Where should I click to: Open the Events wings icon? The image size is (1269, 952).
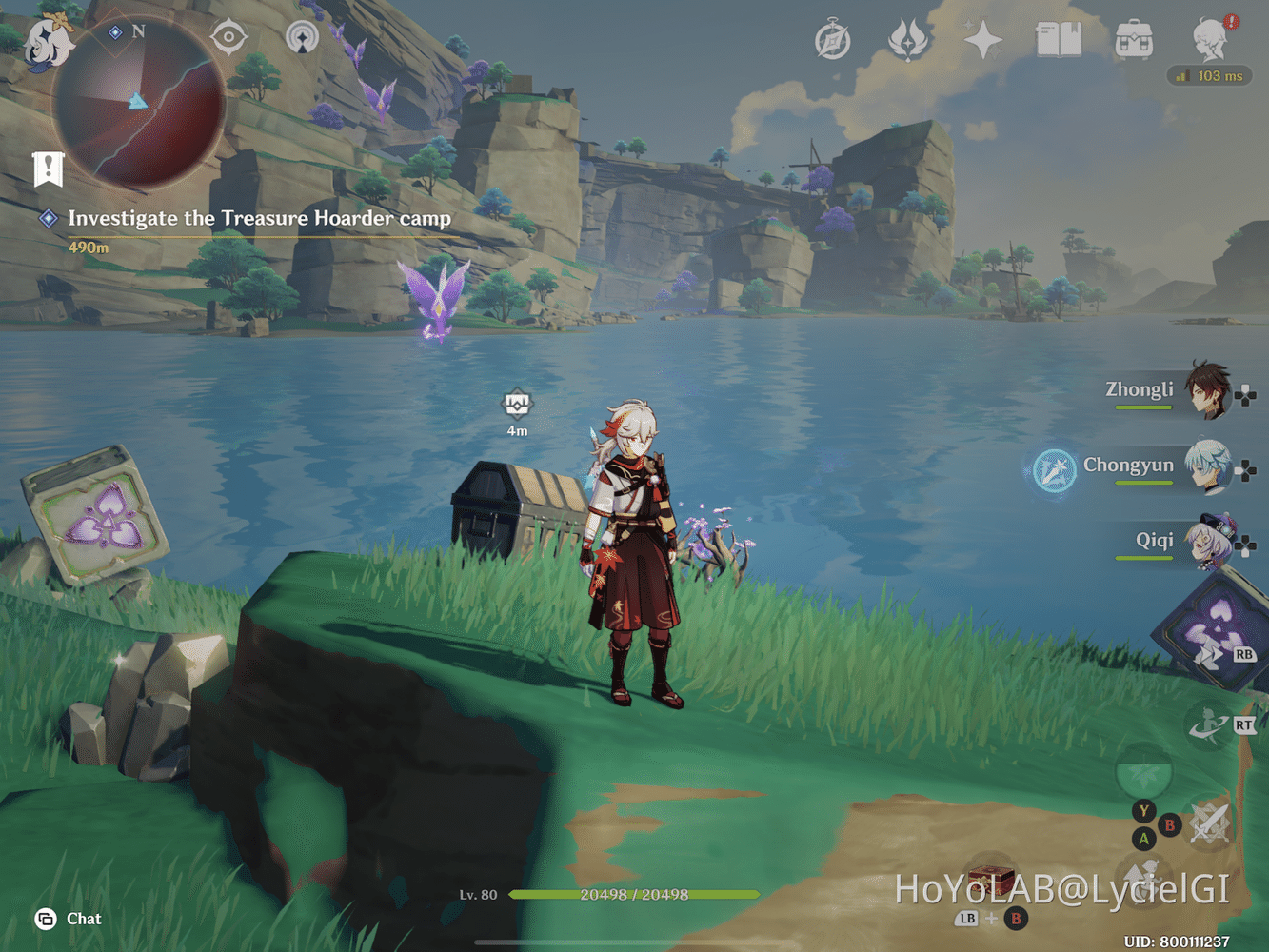907,40
